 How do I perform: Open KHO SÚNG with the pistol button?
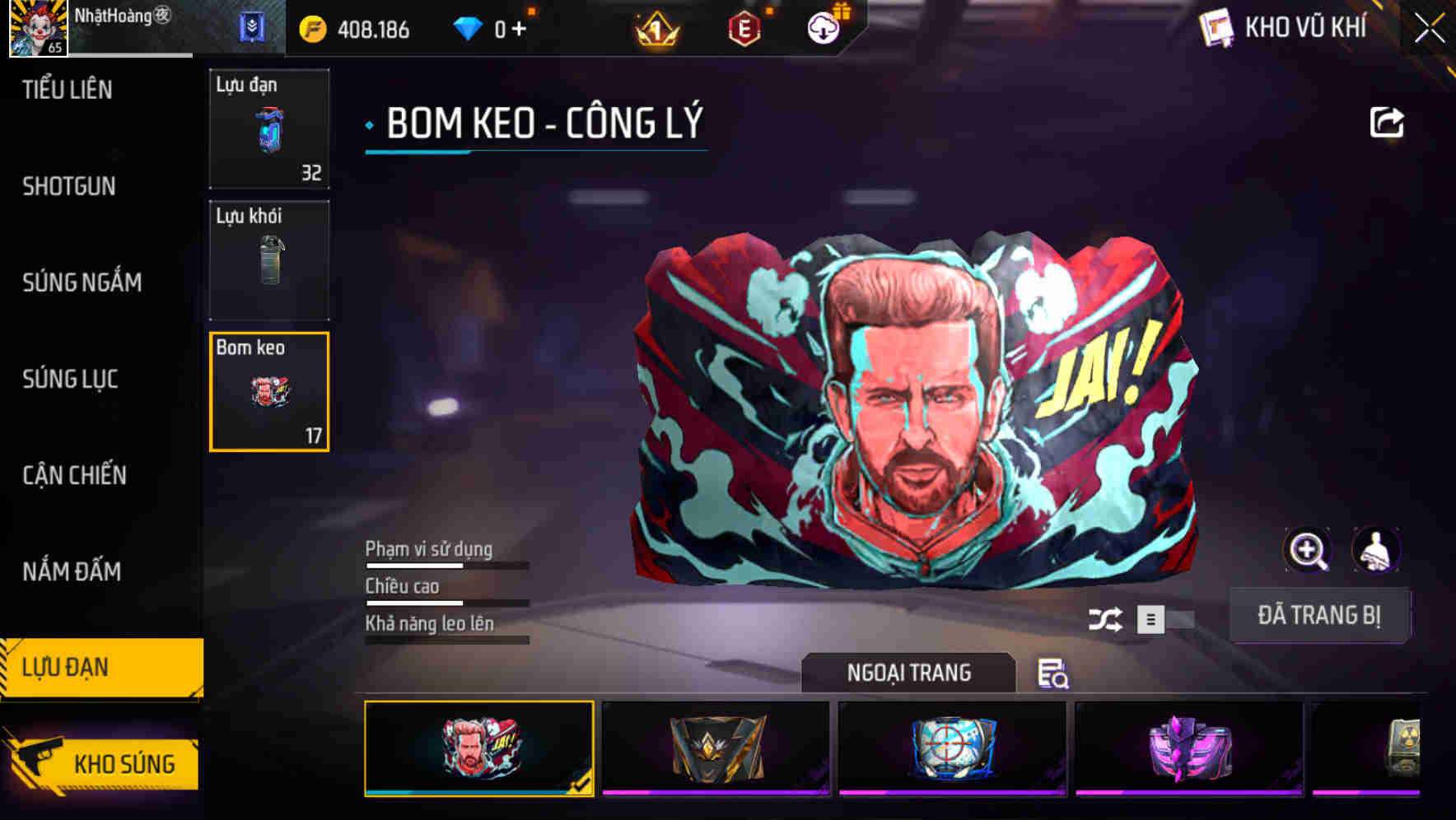[102, 763]
